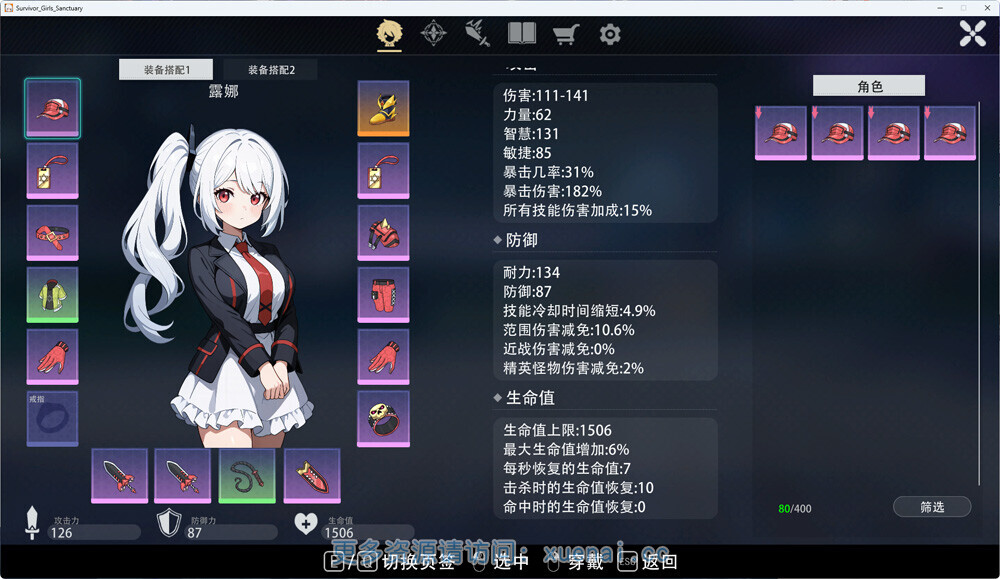The width and height of the screenshot is (1000, 579).
Task: Click the red pants equipment slot
Action: 383,295
